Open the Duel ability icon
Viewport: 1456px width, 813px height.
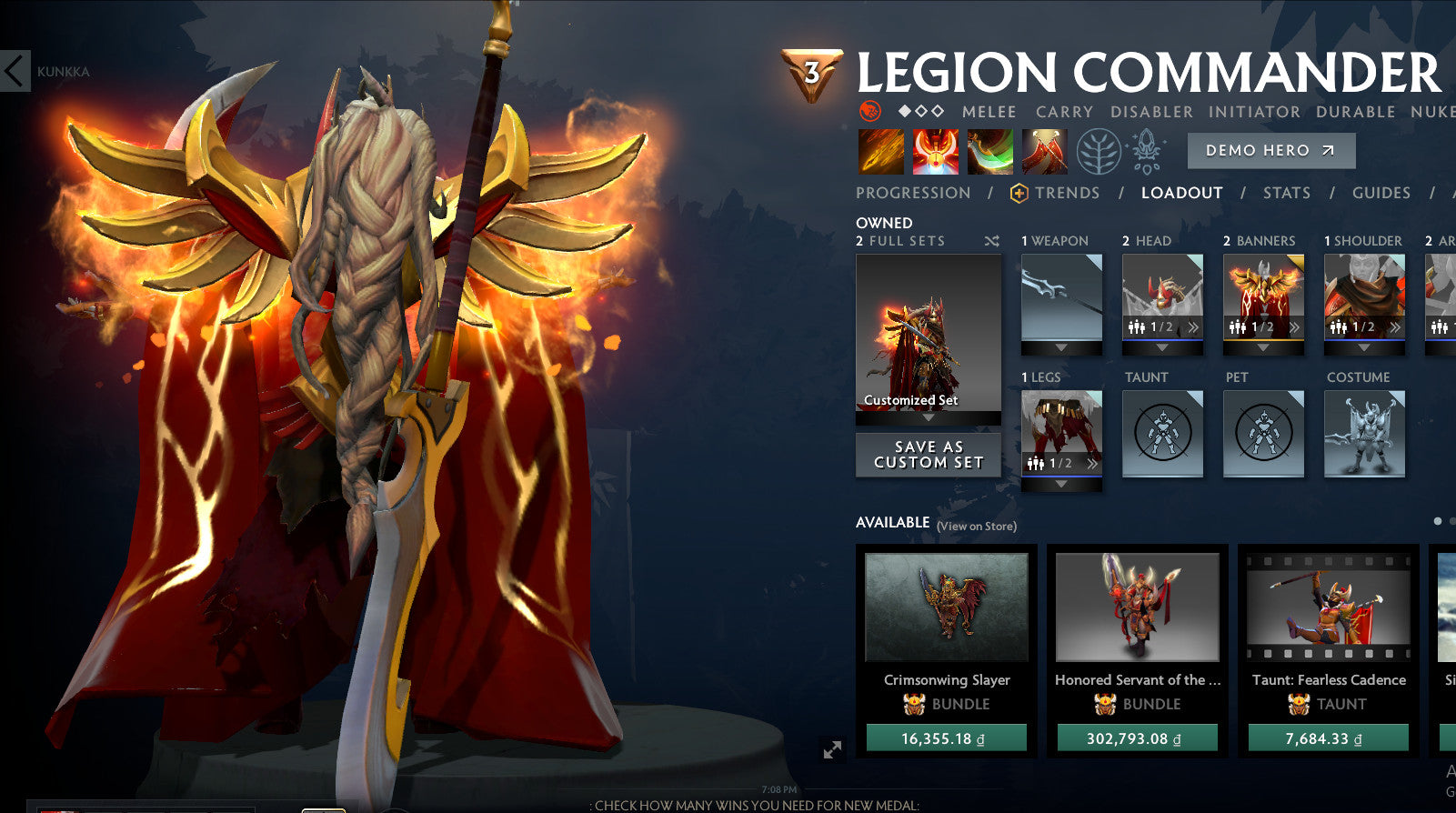coord(1044,150)
